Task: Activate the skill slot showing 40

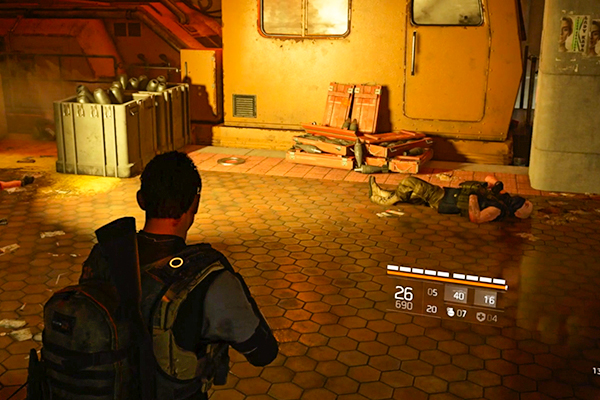Action: [x=455, y=295]
